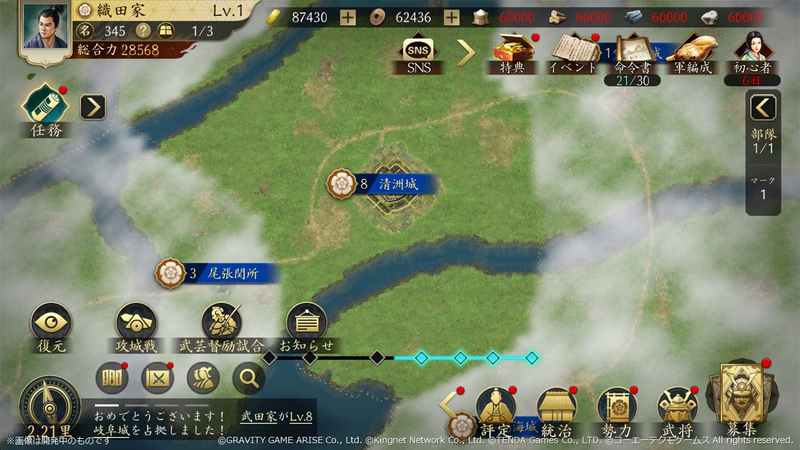This screenshot has width=800, height=450.
Task: Open 軍編成 army formation
Action: tap(693, 52)
